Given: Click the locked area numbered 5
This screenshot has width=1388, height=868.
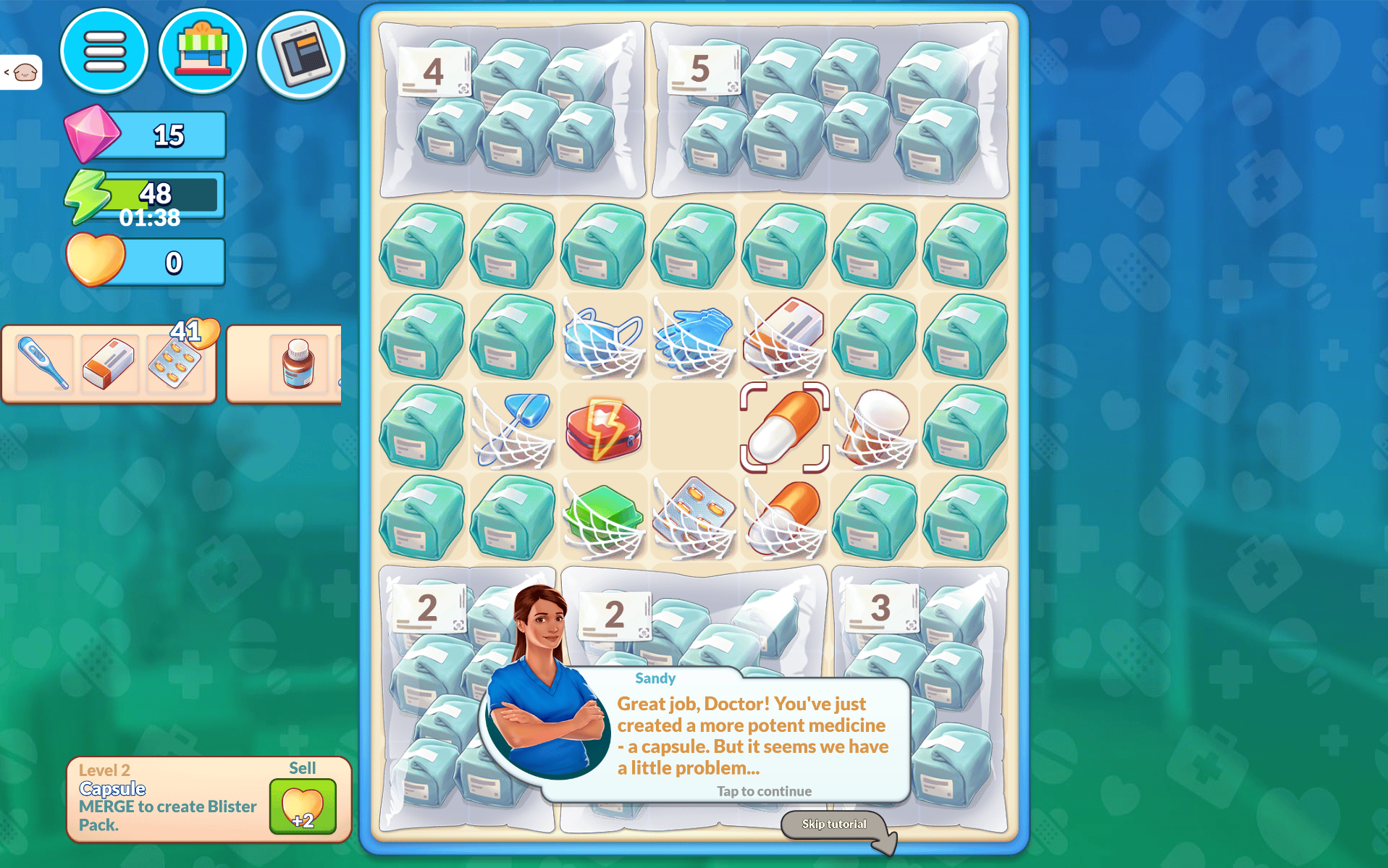Looking at the screenshot, I should pos(830,110).
